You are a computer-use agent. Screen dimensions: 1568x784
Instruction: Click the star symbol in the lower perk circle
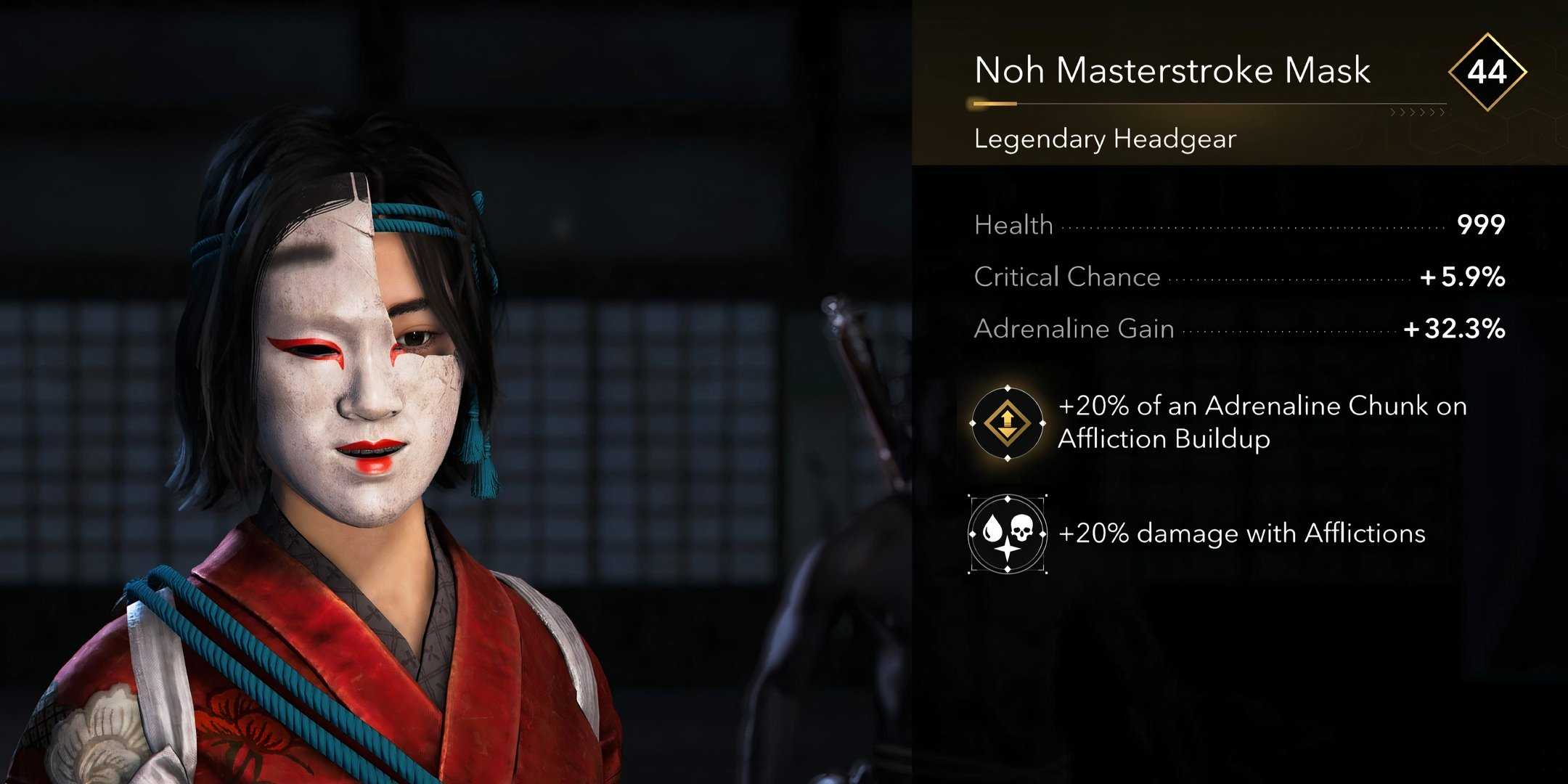click(1007, 550)
